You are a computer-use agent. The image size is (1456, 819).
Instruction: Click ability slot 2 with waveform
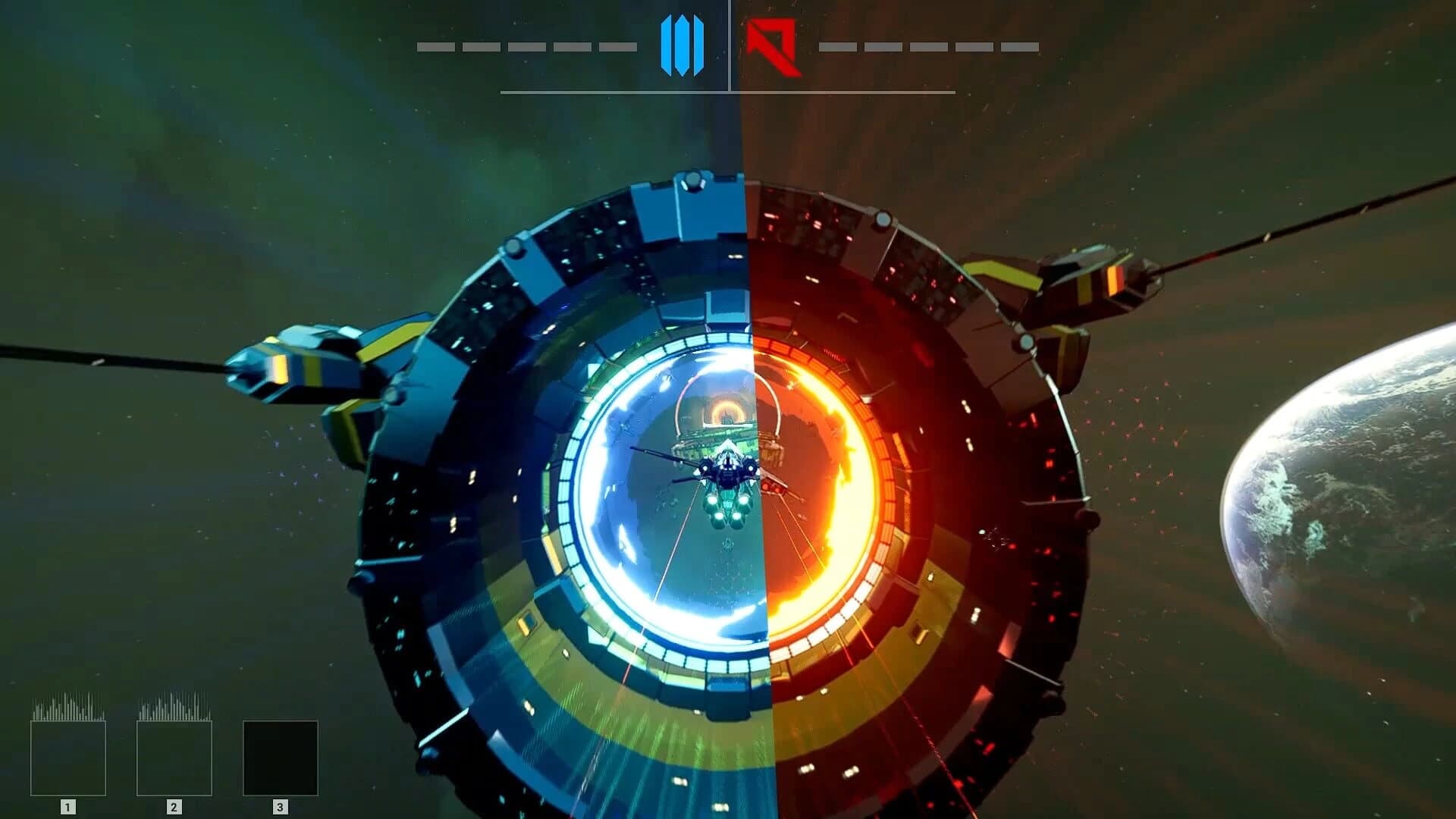(x=174, y=758)
